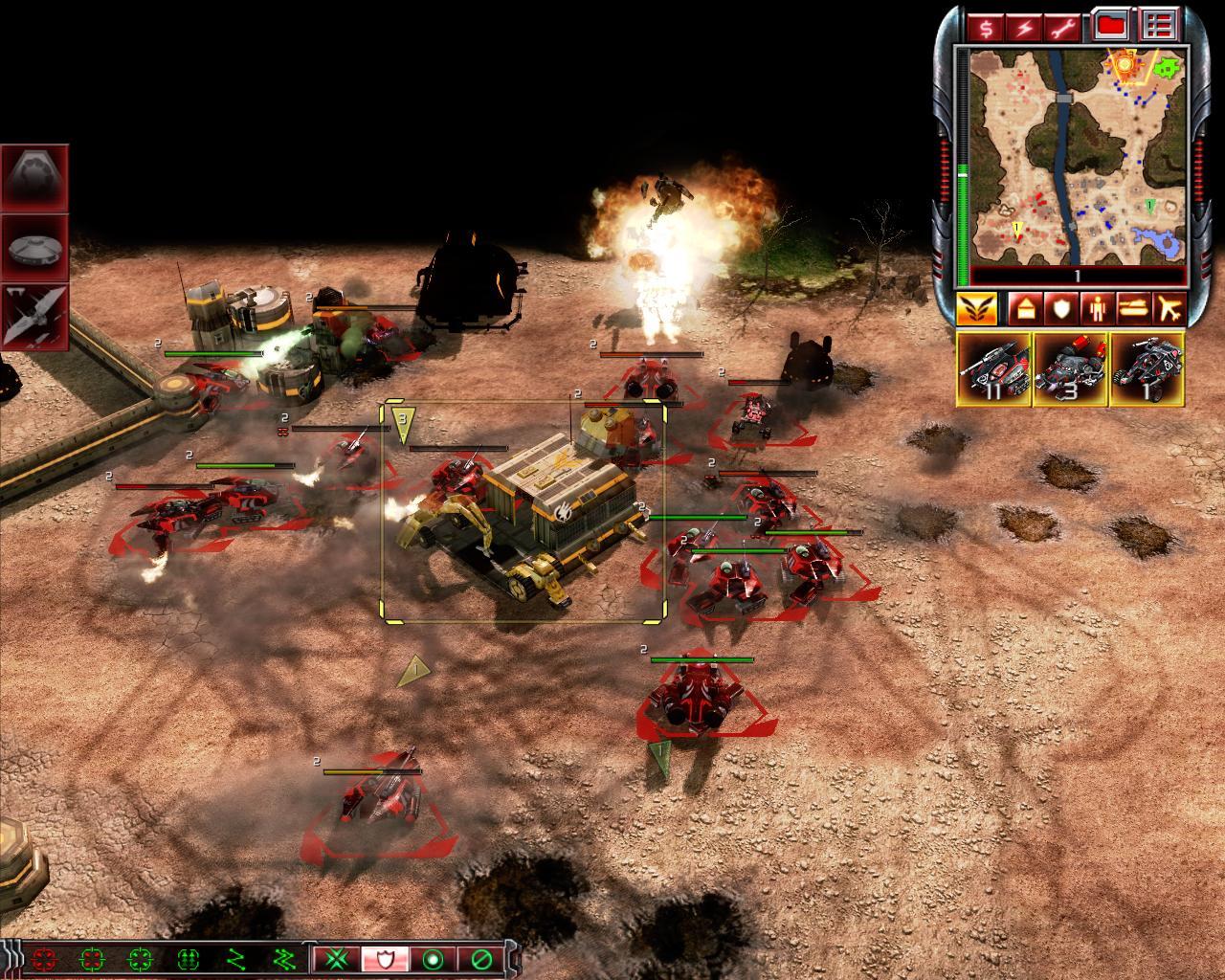Select the group of 11 tanks

tap(993, 369)
